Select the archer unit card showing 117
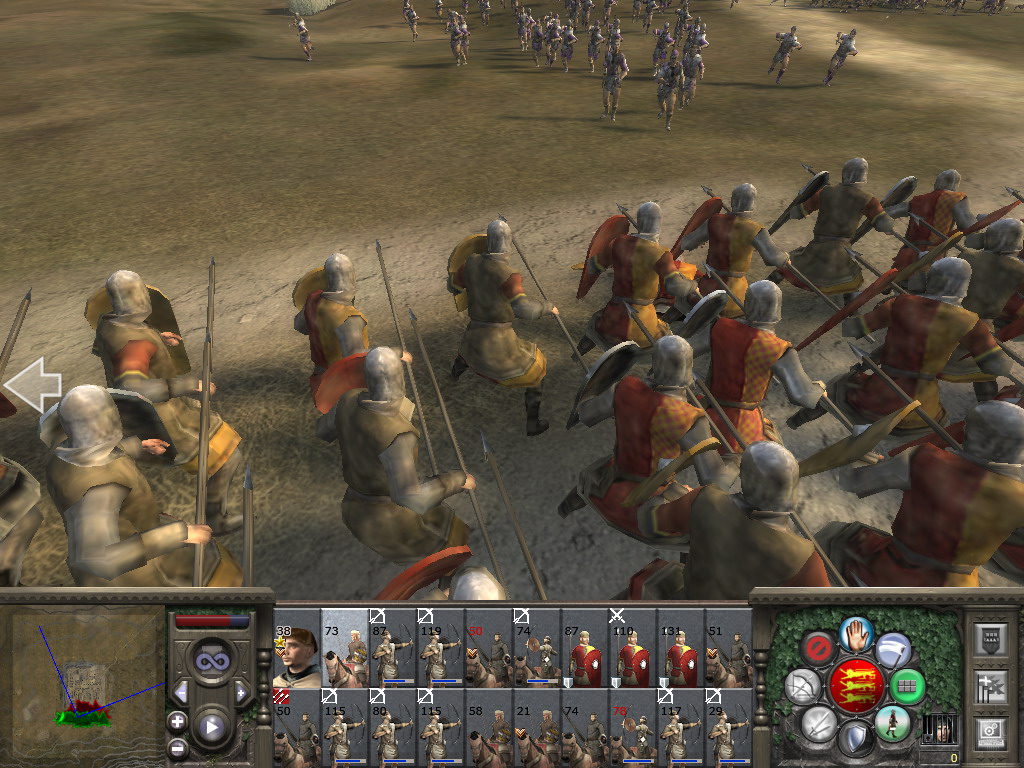This screenshot has height=768, width=1024. 680,727
